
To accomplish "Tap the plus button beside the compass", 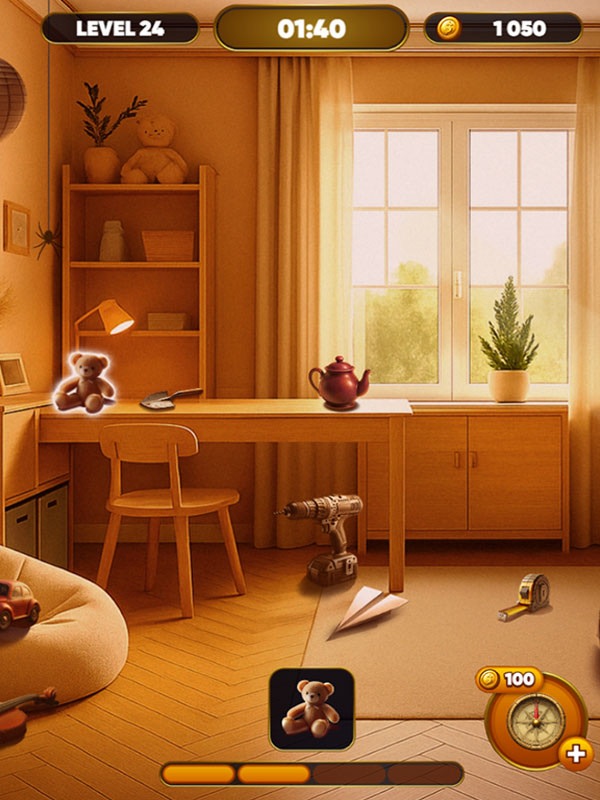I will pyautogui.click(x=575, y=754).
